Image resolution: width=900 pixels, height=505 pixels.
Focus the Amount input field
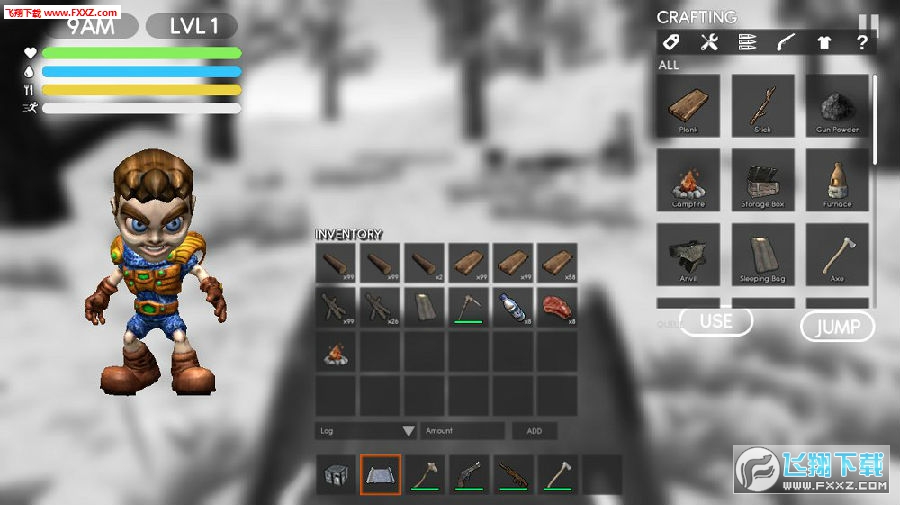coord(462,431)
